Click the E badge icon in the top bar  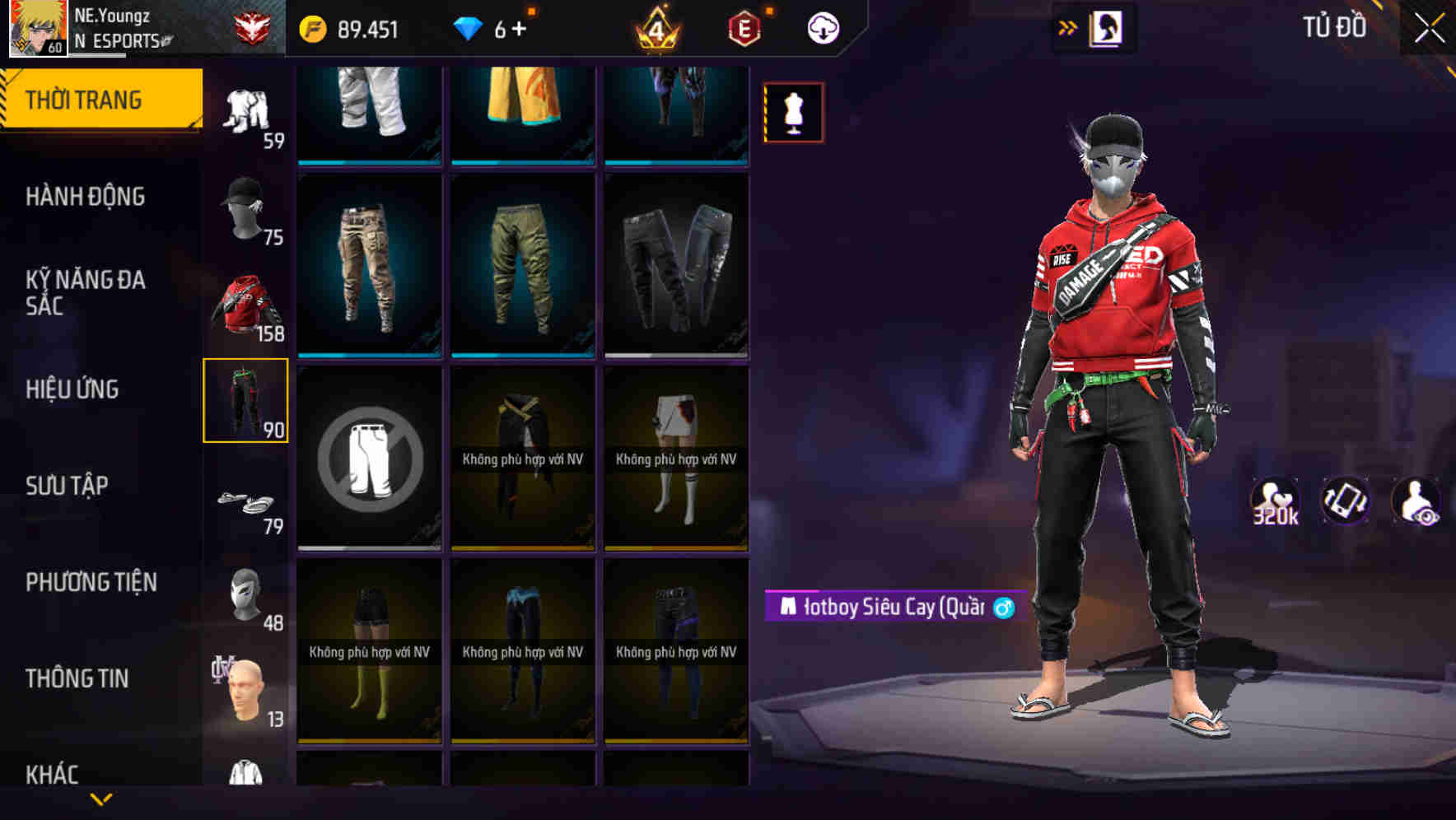tap(745, 26)
